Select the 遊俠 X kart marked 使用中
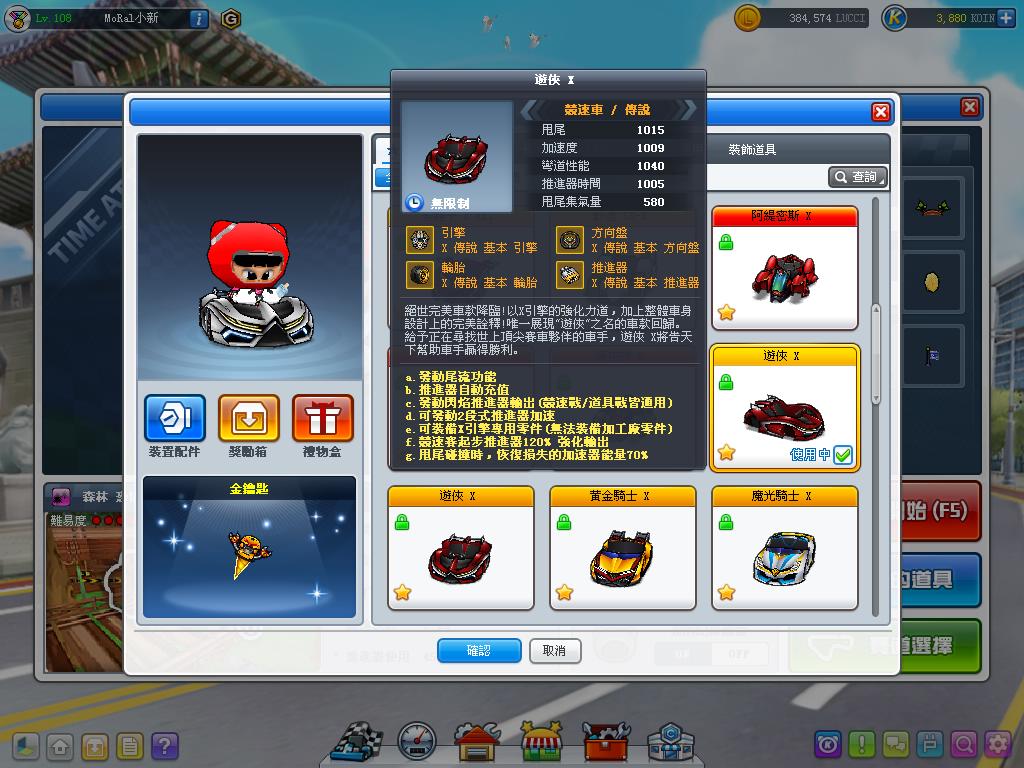 tap(784, 408)
